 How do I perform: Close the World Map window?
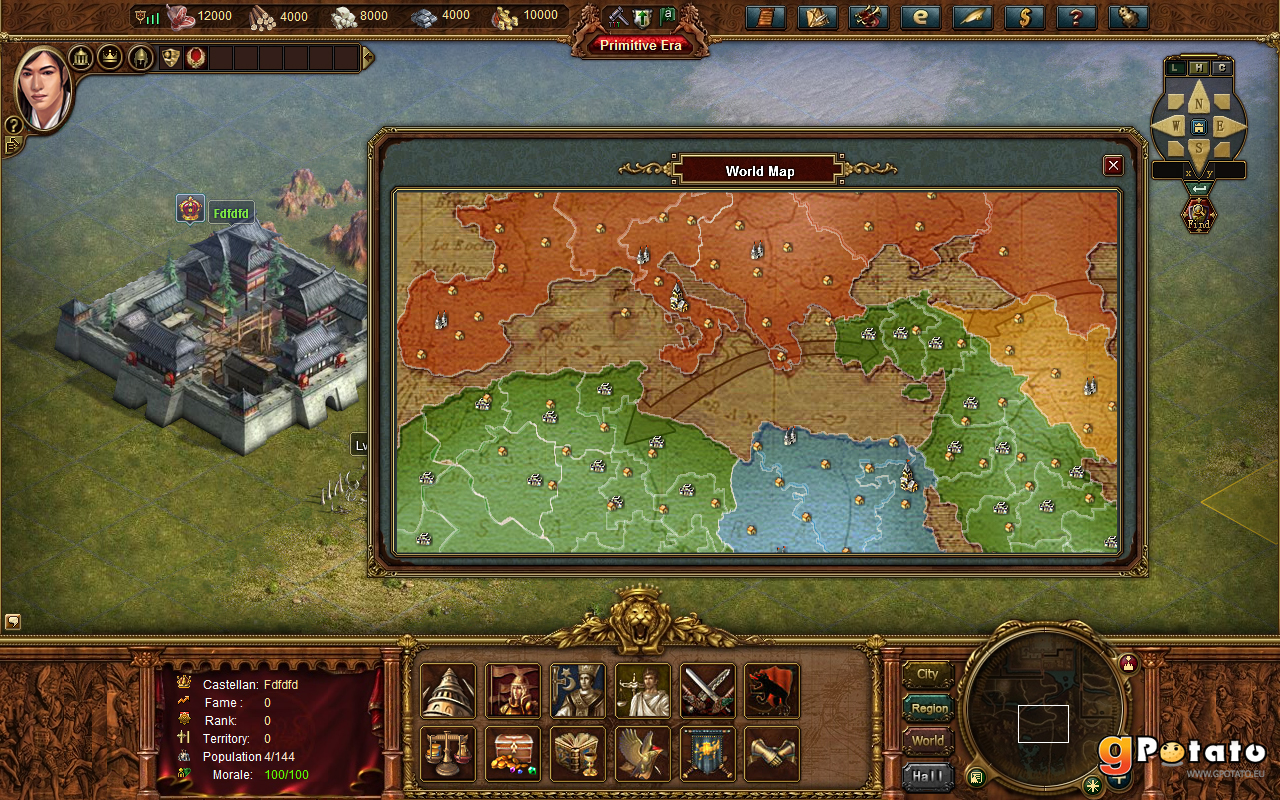pyautogui.click(x=1112, y=166)
